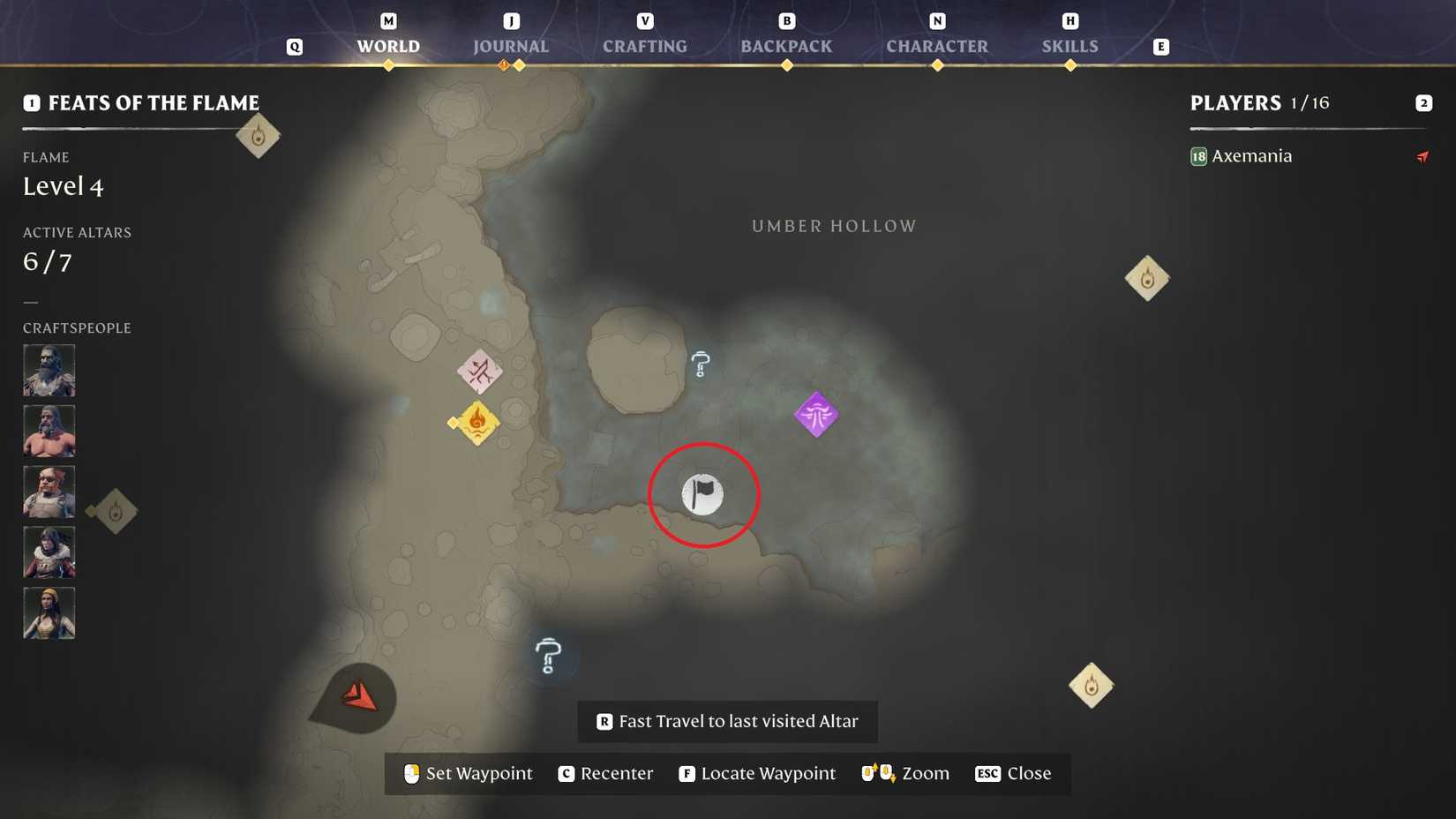Click Fast Travel to last visited Altar
Screen dimensions: 1456x819
(x=725, y=721)
